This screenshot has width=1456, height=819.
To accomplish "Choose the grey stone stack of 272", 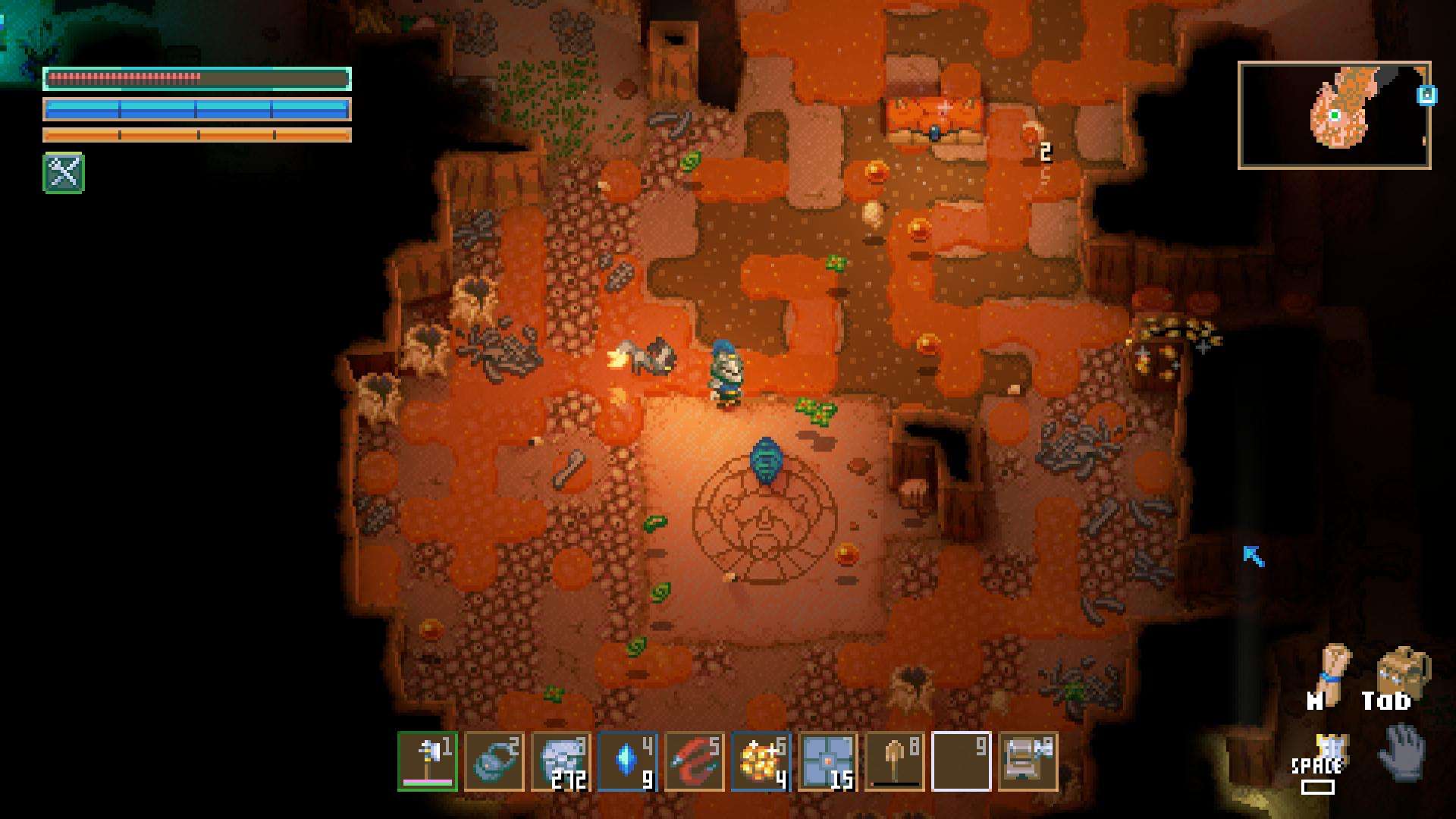I will pos(560,761).
